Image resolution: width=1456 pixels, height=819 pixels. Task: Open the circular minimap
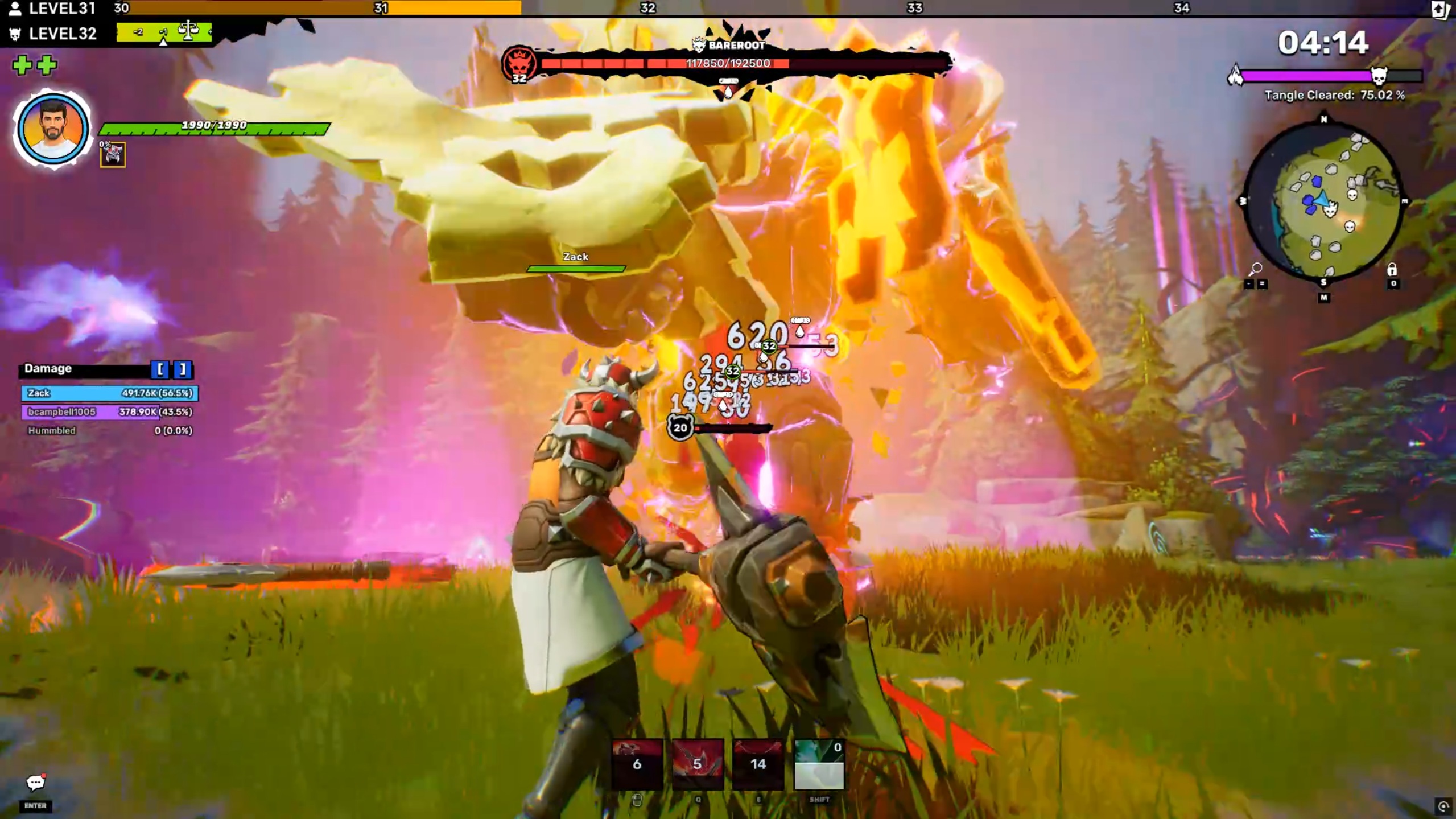coord(1323,202)
